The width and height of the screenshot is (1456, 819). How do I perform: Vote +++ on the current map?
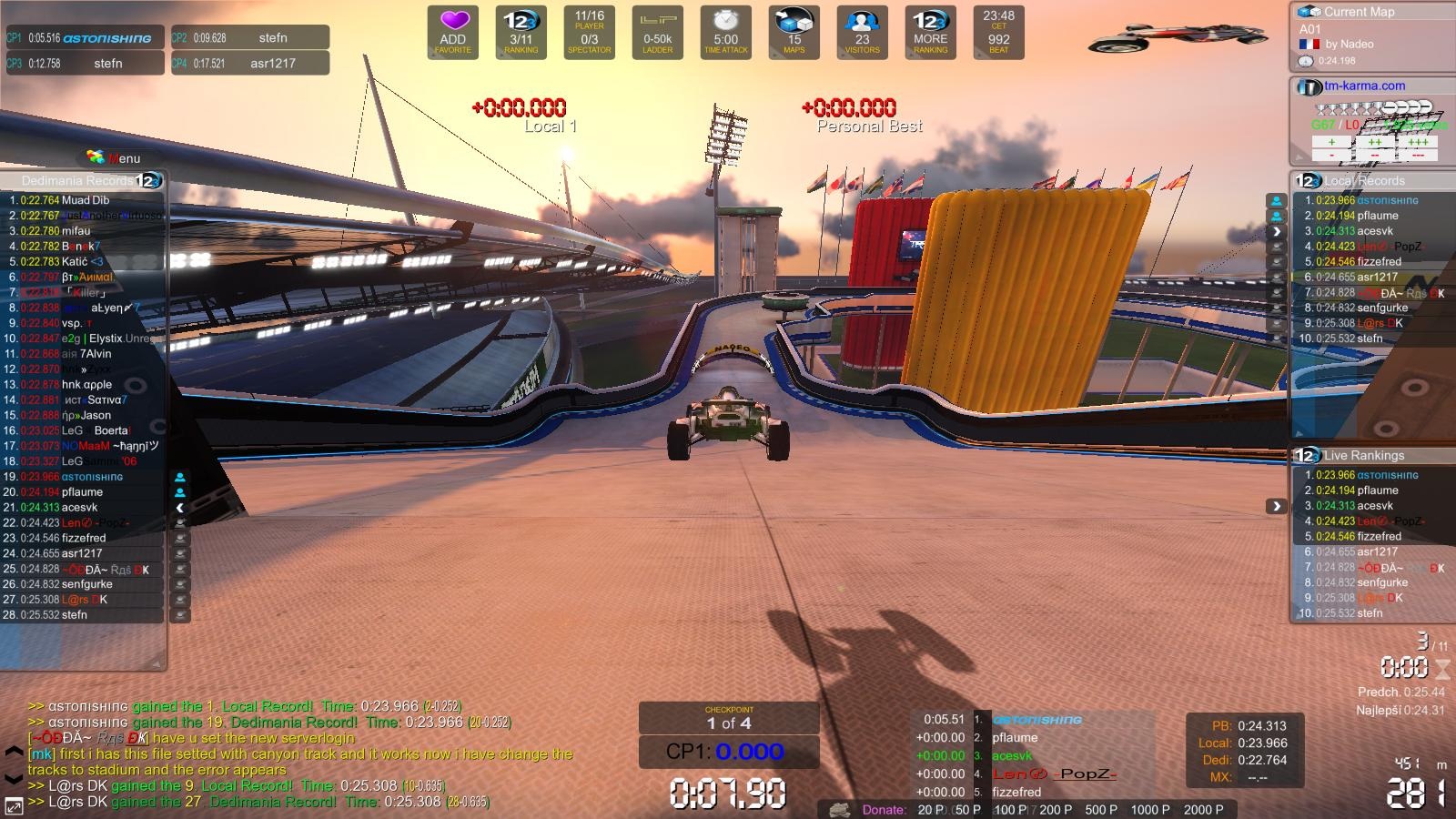click(1418, 142)
